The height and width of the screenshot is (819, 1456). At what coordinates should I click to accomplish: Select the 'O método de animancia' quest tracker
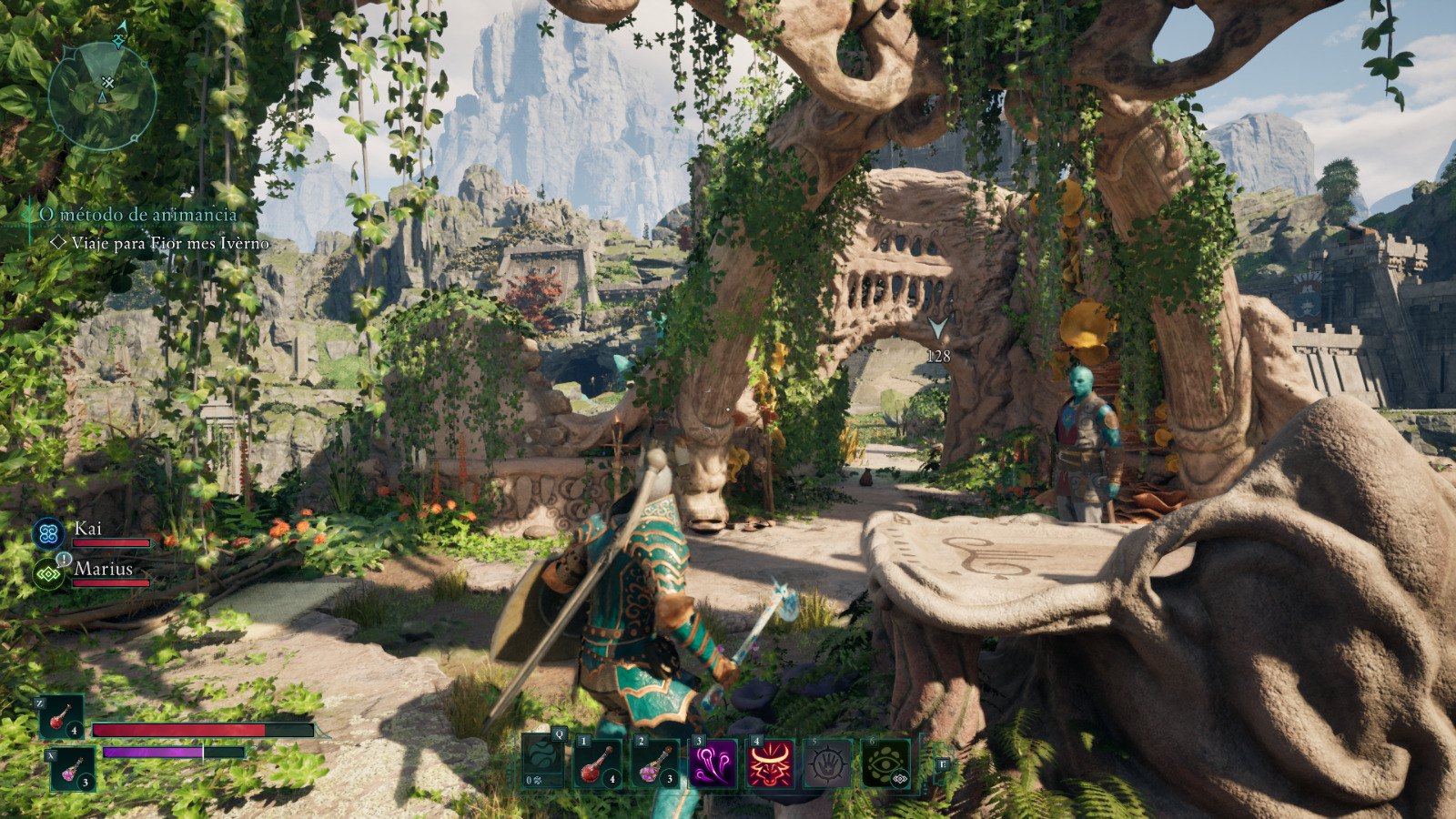[137, 215]
